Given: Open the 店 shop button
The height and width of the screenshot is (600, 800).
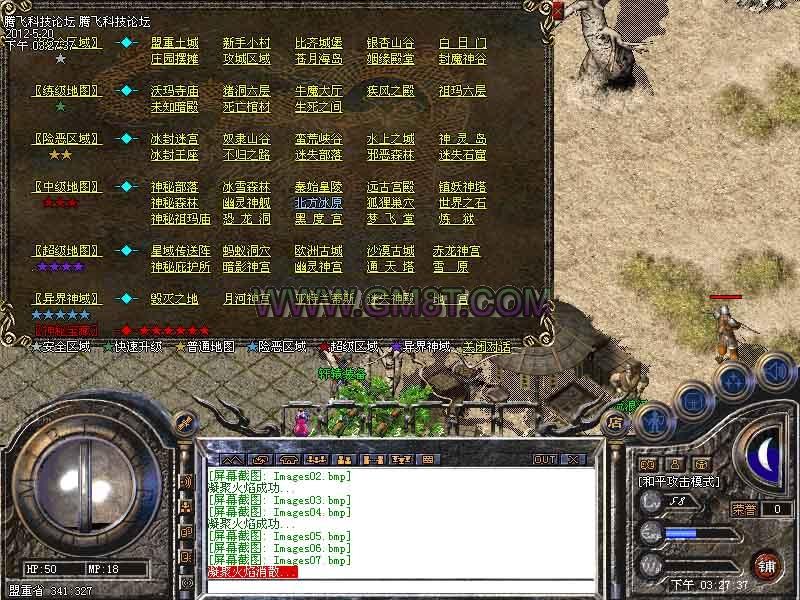Looking at the screenshot, I should point(616,423).
